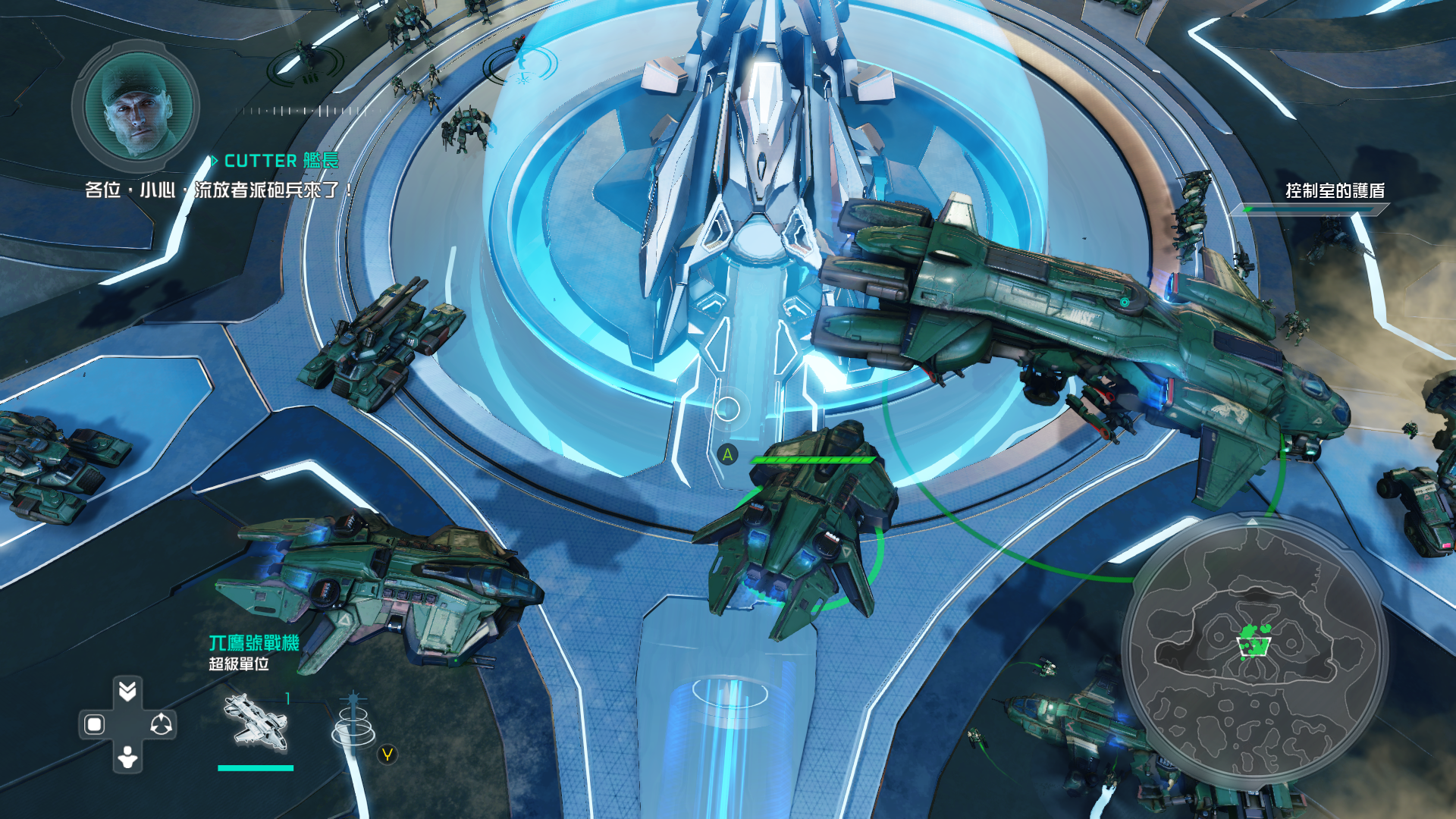Click the A button prompt near the selected Condor
1456x819 pixels.
[730, 455]
